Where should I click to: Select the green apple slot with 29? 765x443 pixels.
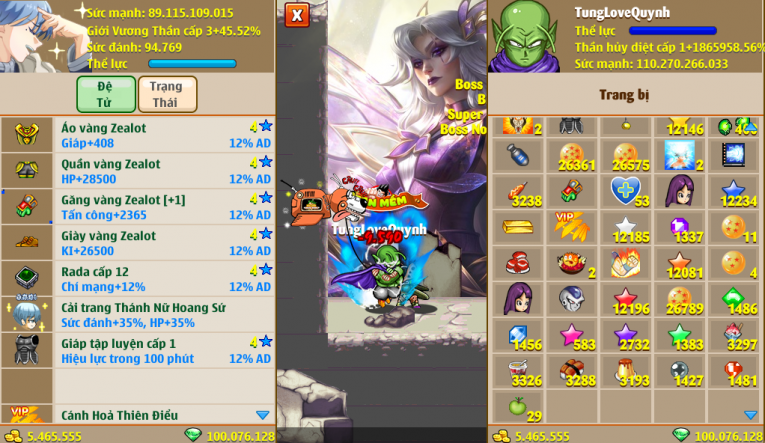(518, 407)
